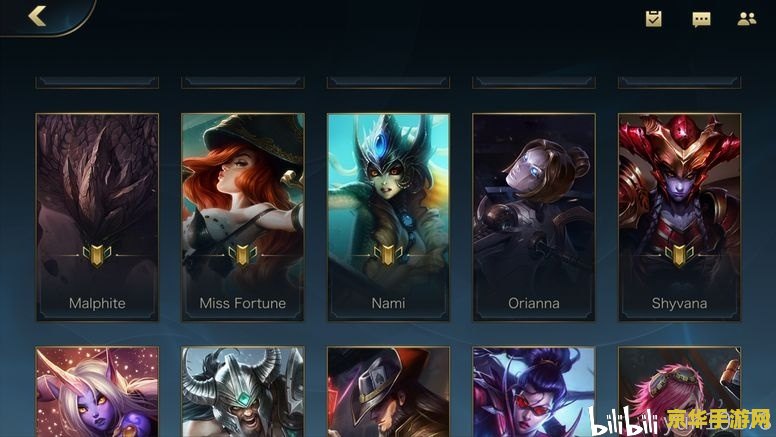Go back with the arrow button
The image size is (776, 437).
(38, 16)
